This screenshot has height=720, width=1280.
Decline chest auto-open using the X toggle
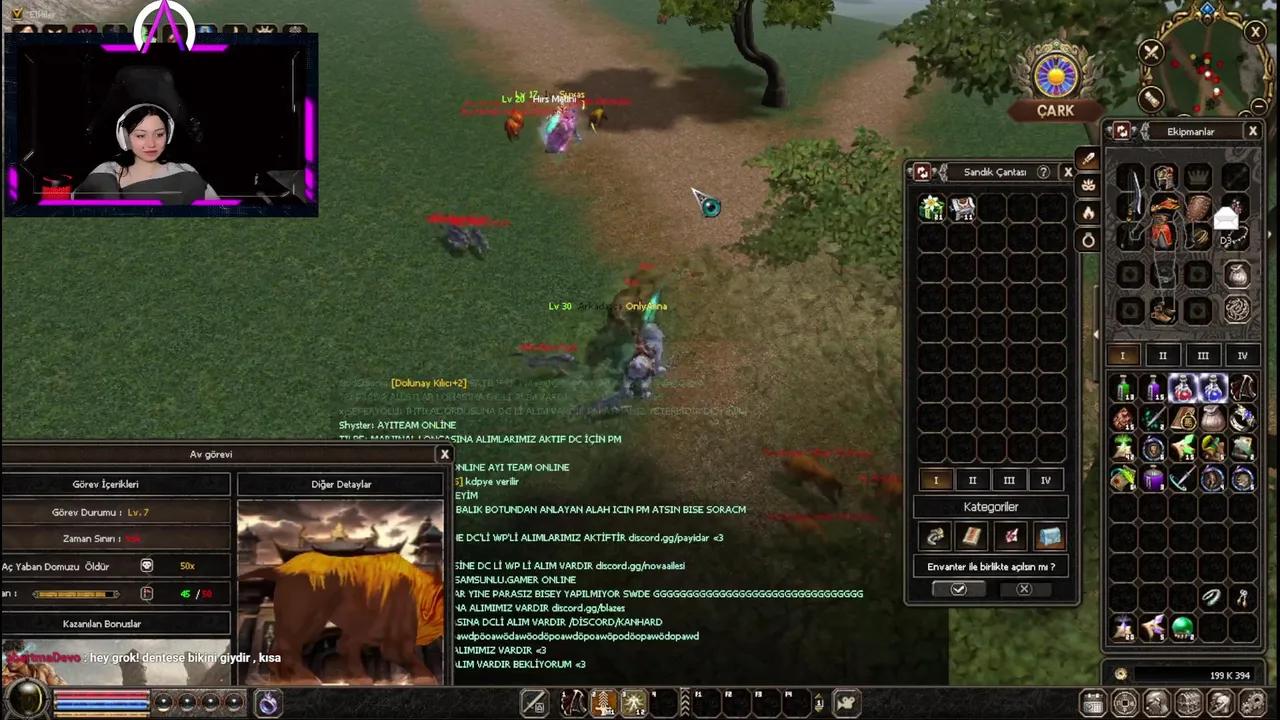pos(1023,589)
